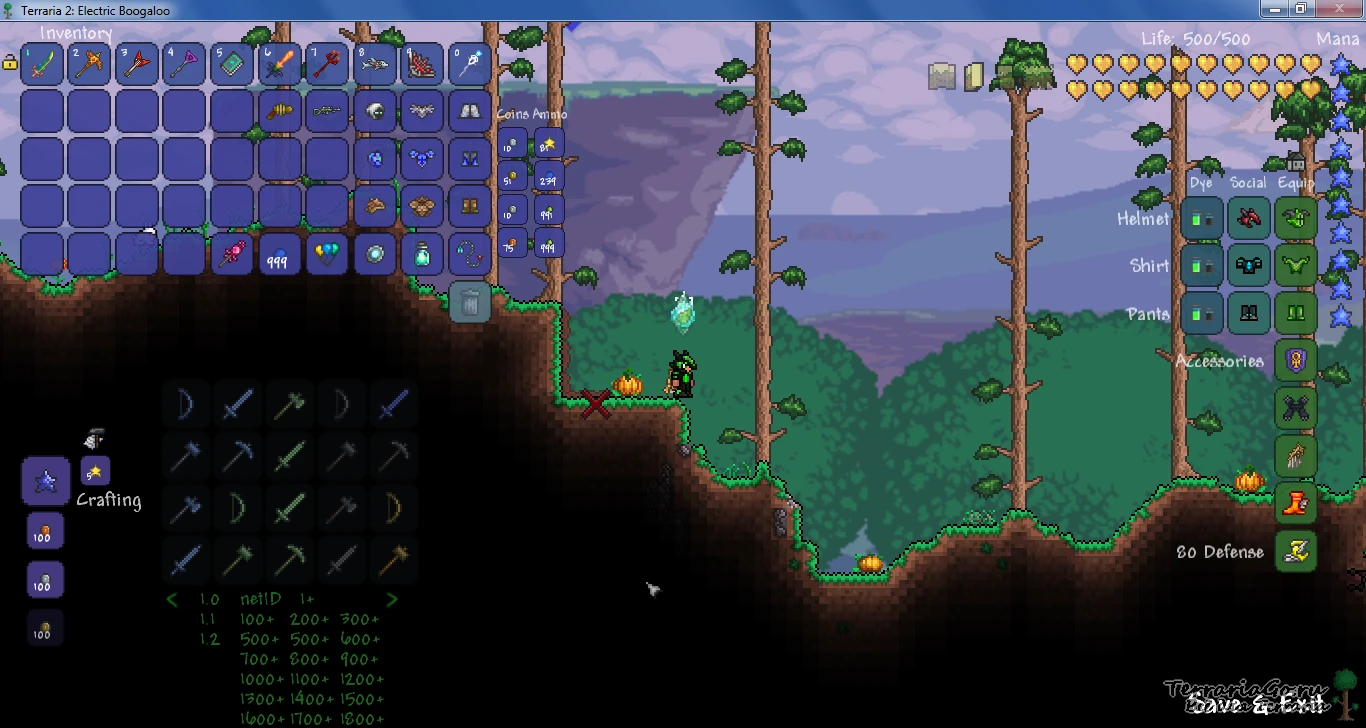Select the Megashark gun in hotbar slot 8
Image resolution: width=1366 pixels, height=728 pixels.
(x=373, y=63)
